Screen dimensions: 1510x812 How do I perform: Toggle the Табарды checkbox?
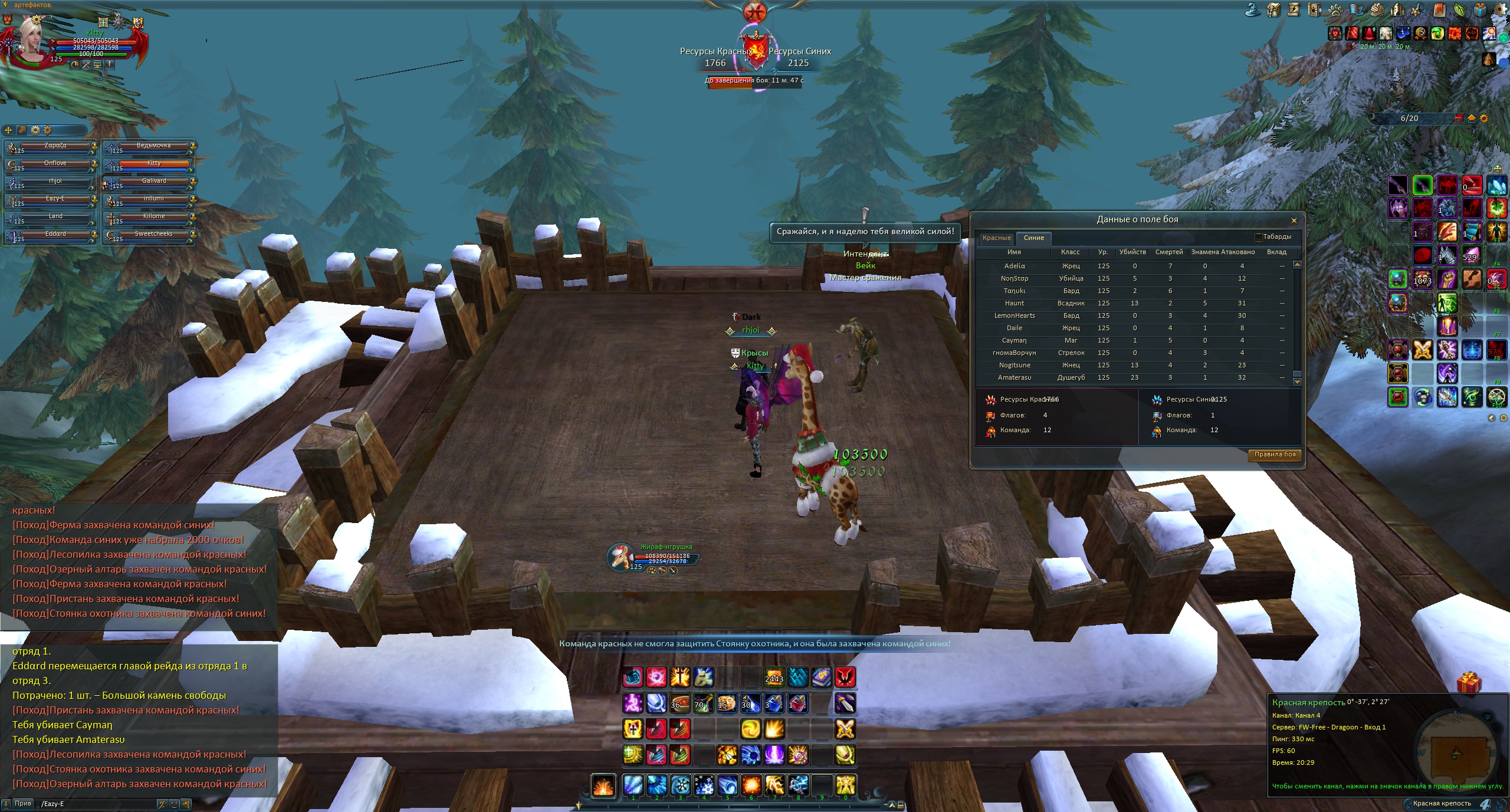point(1258,237)
